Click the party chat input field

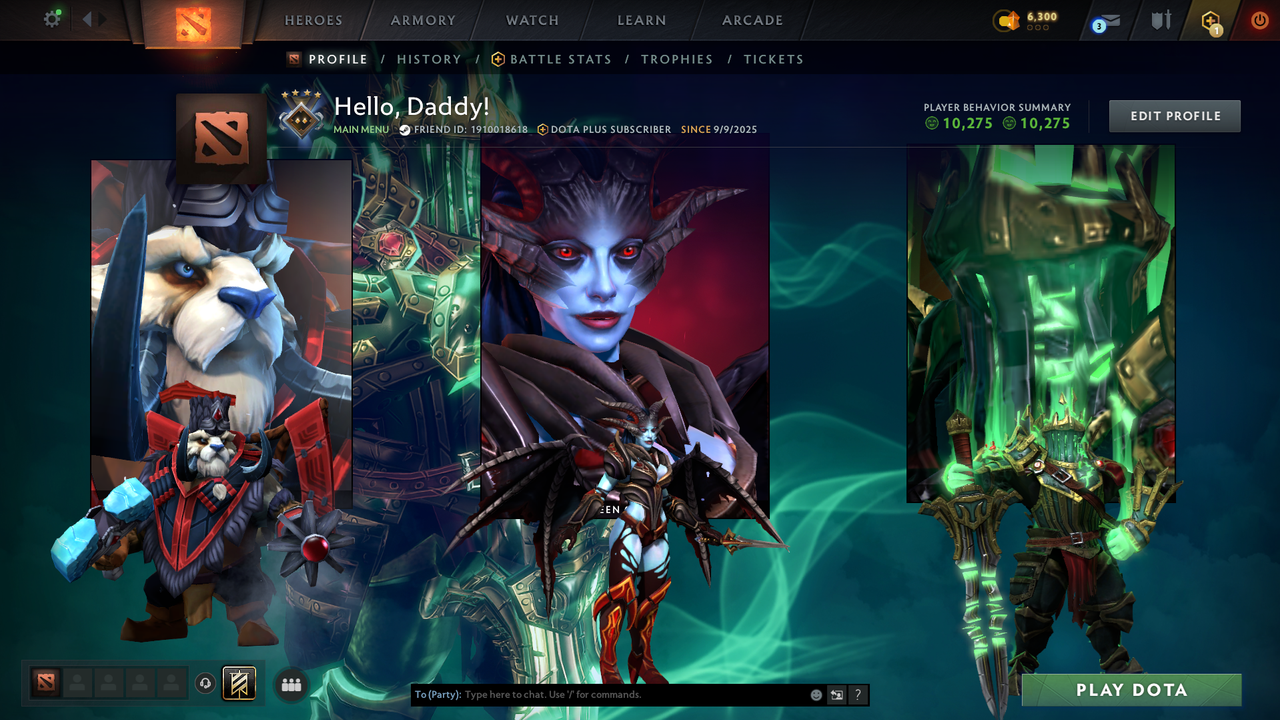[x=620, y=694]
